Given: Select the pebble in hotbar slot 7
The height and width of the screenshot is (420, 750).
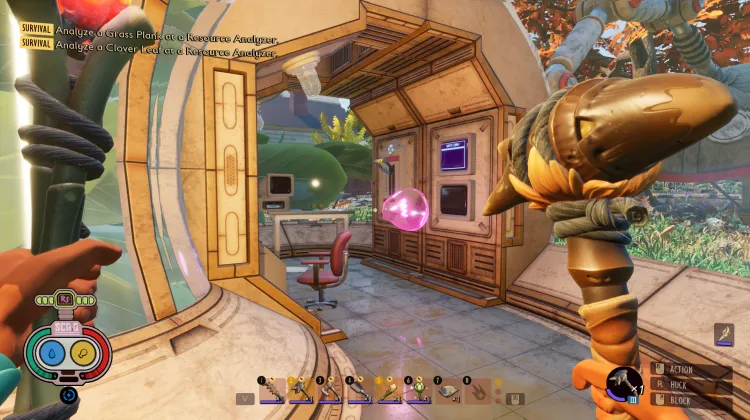Looking at the screenshot, I should (446, 391).
